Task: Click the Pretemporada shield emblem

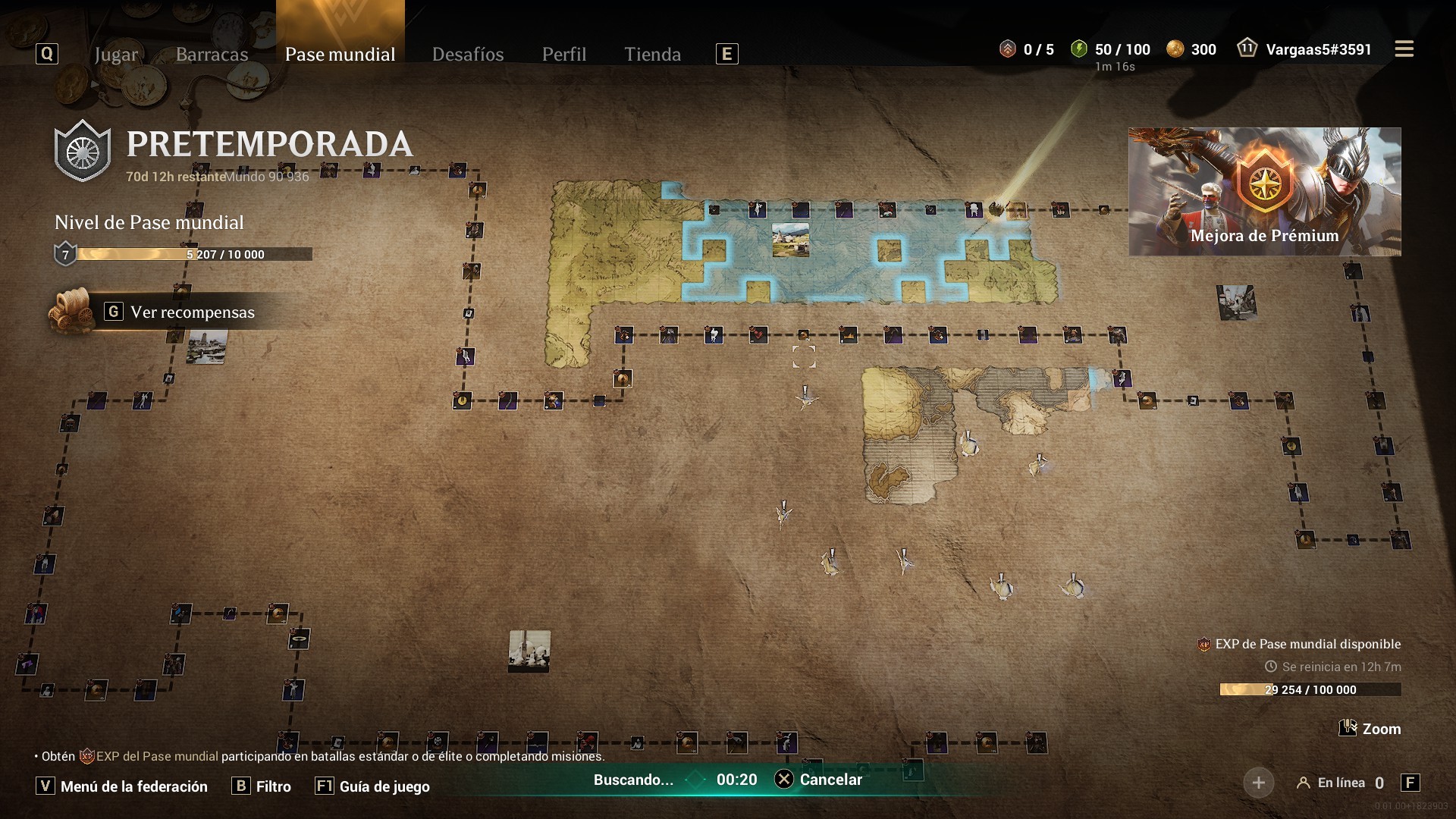Action: (x=83, y=151)
